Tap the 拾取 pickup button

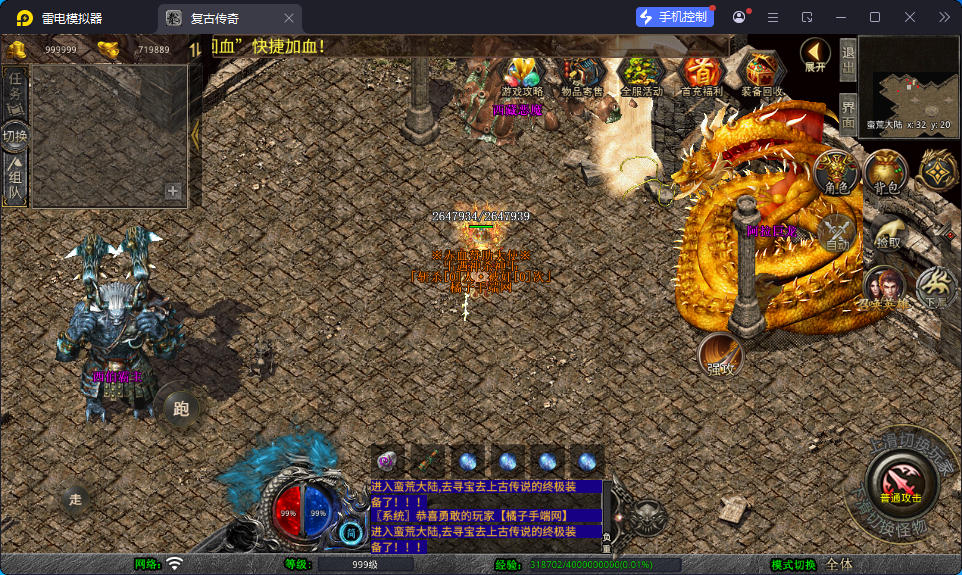887,233
